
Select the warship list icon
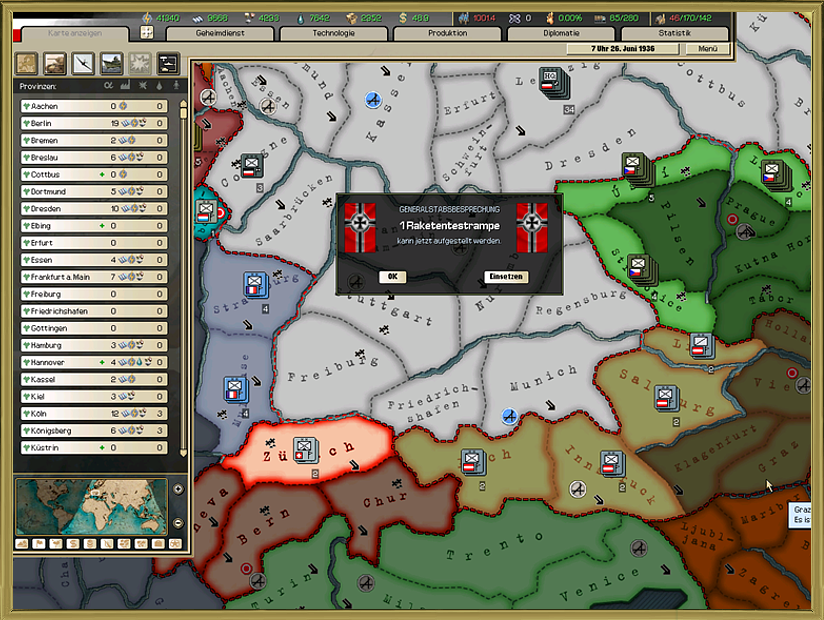click(x=112, y=64)
